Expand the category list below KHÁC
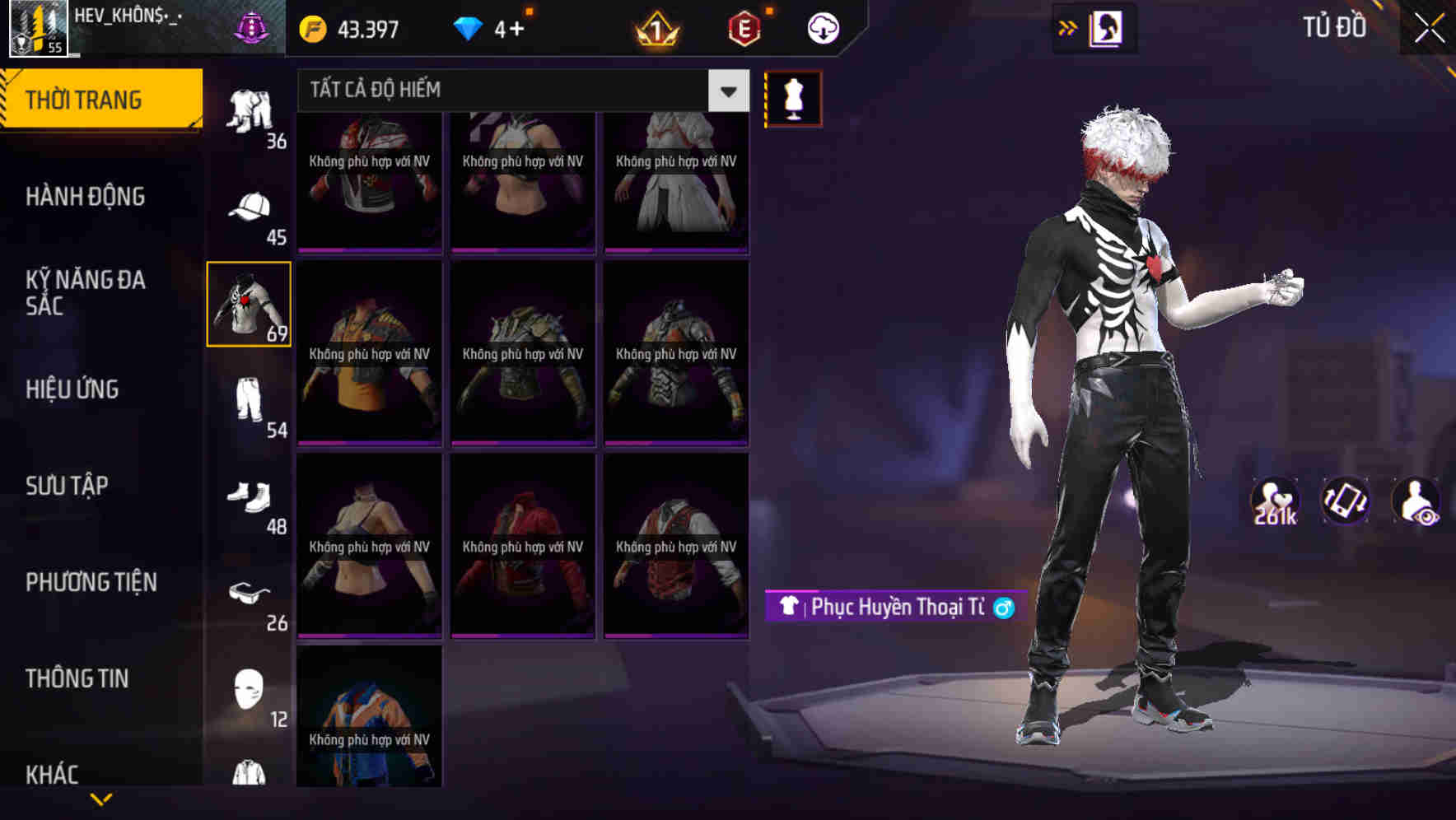 pos(103,800)
